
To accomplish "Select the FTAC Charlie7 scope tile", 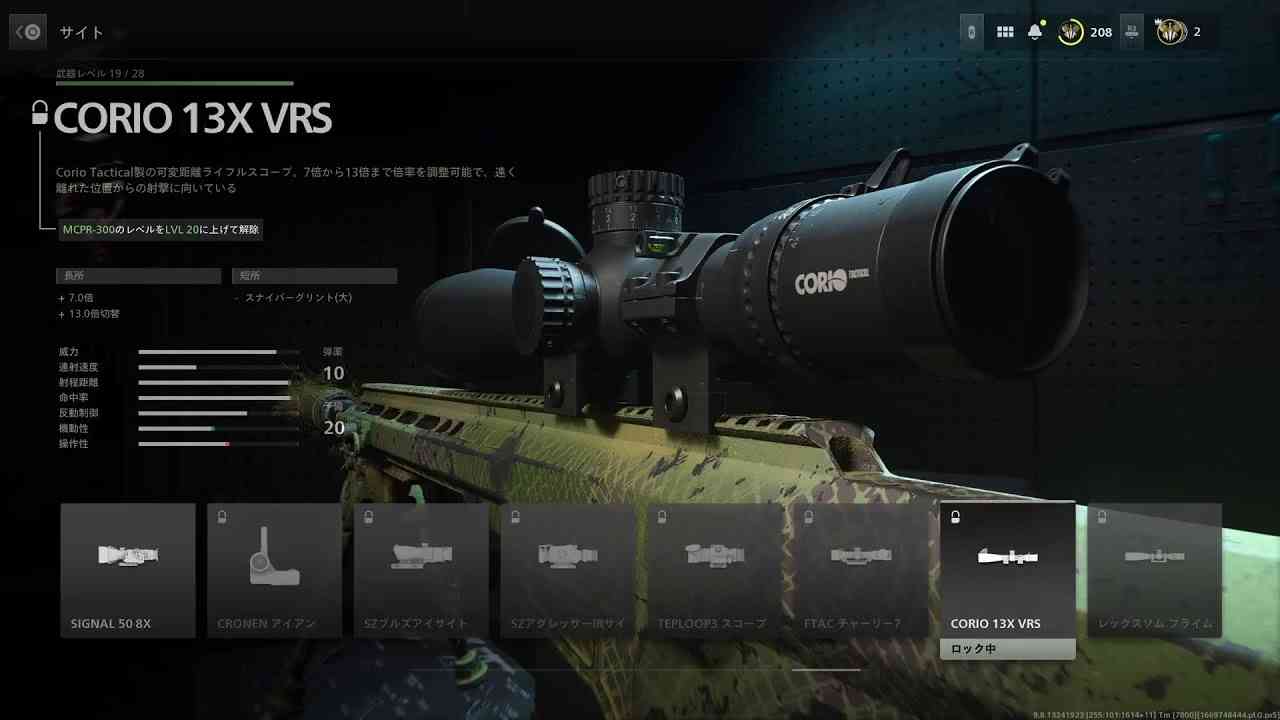I will pyautogui.click(x=861, y=570).
